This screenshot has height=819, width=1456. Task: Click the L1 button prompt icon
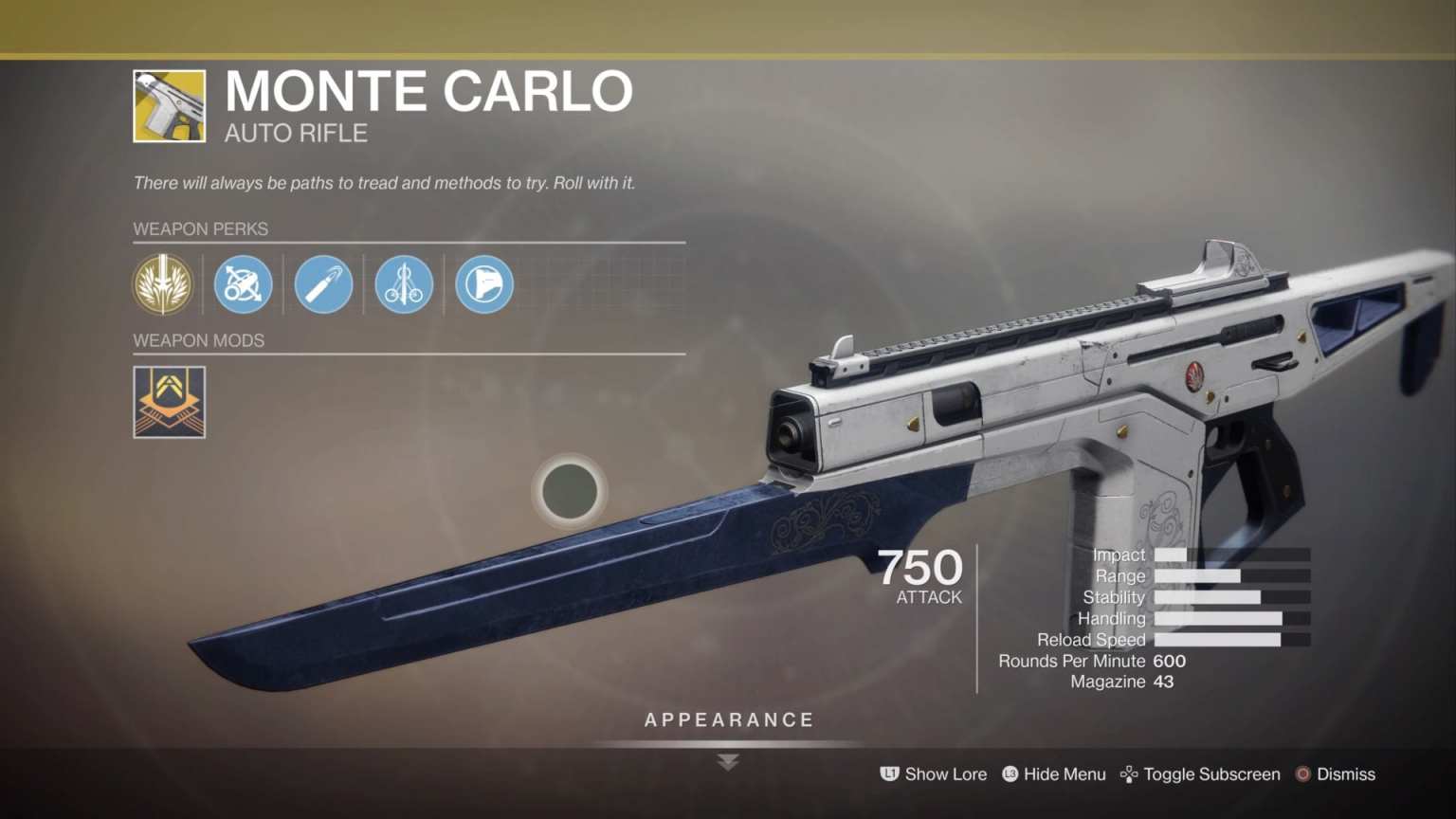point(888,774)
